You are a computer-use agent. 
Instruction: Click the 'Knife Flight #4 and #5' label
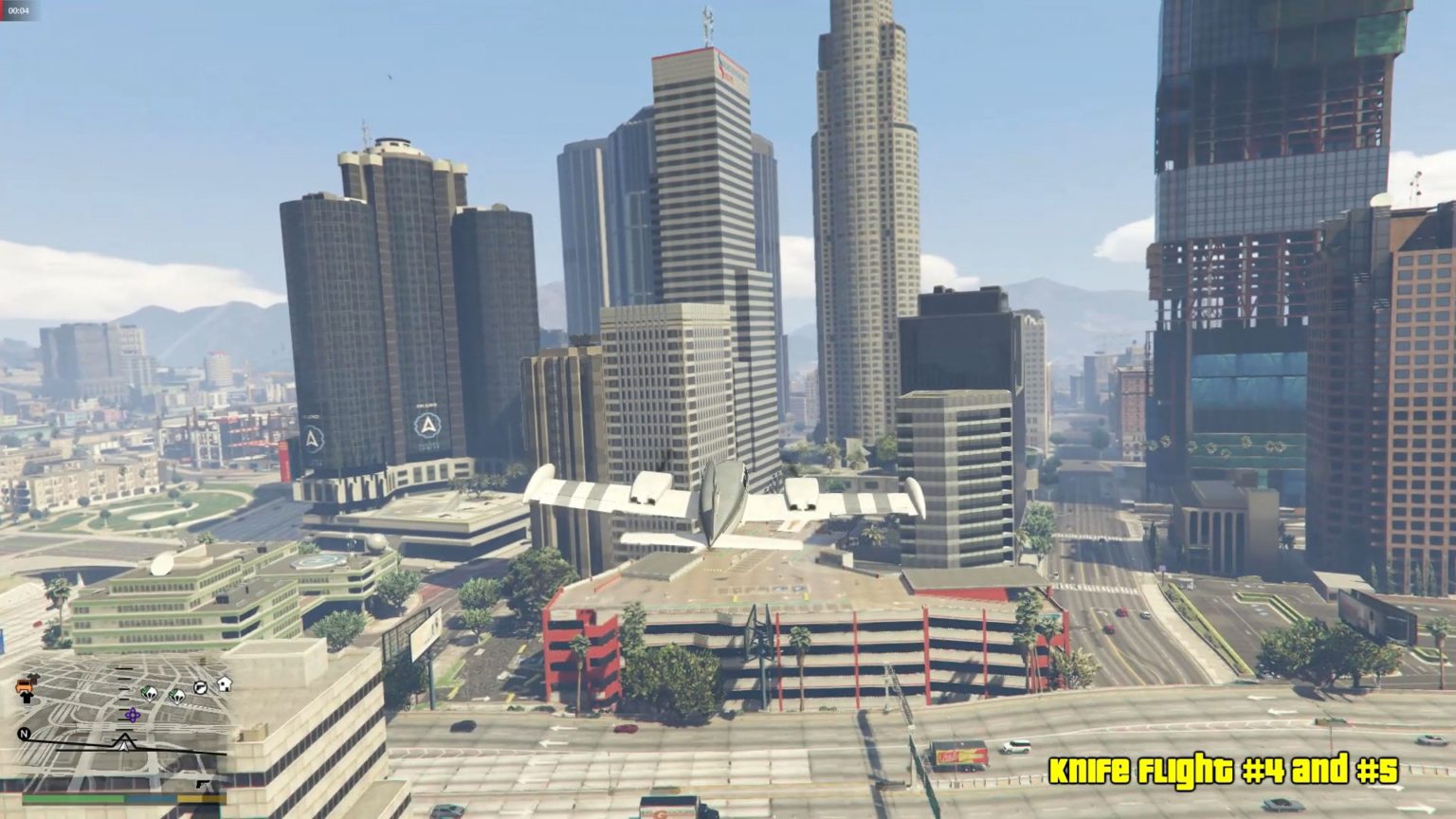1227,772
